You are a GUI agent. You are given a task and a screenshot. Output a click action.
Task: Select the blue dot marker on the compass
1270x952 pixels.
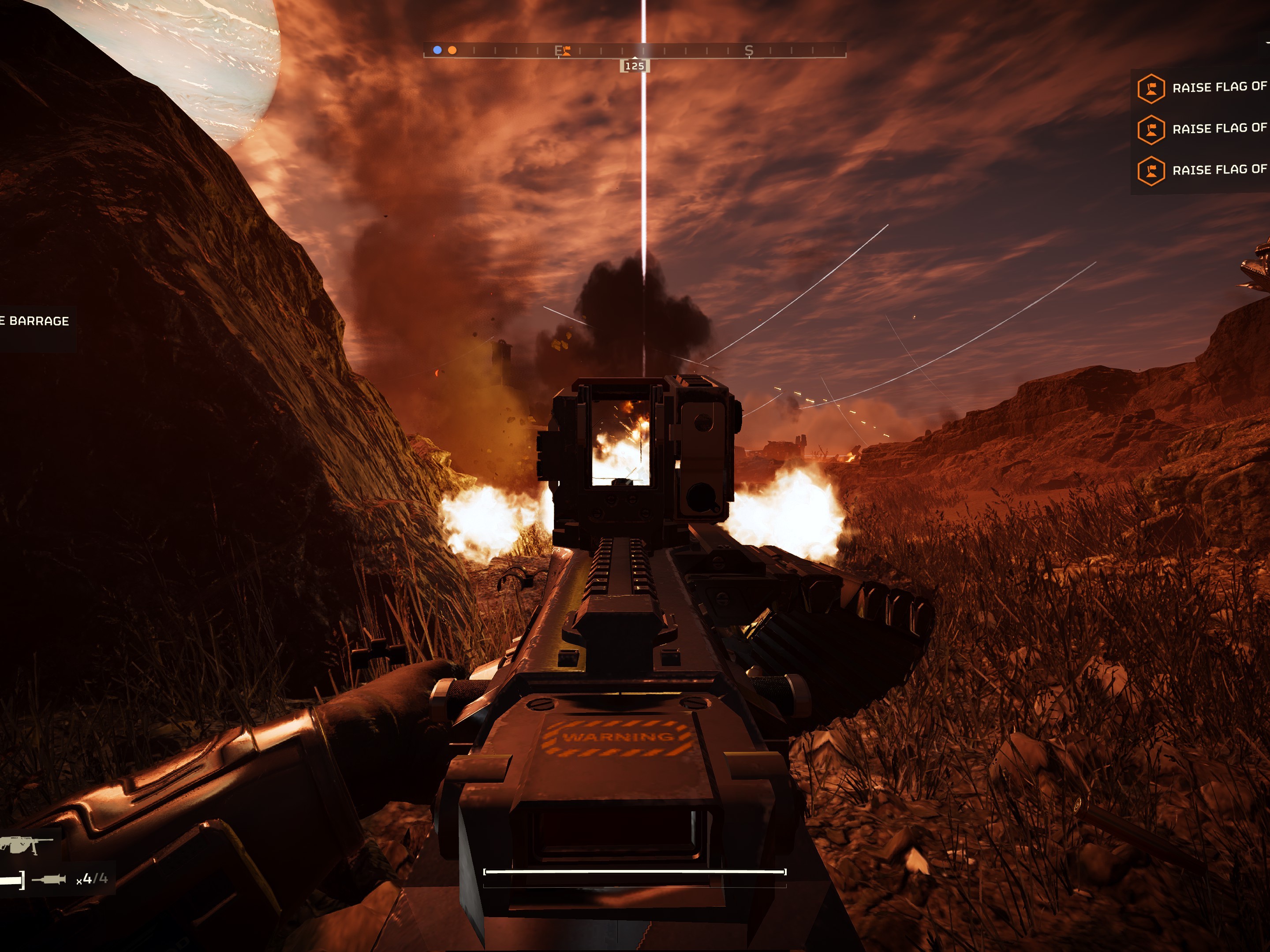(437, 51)
